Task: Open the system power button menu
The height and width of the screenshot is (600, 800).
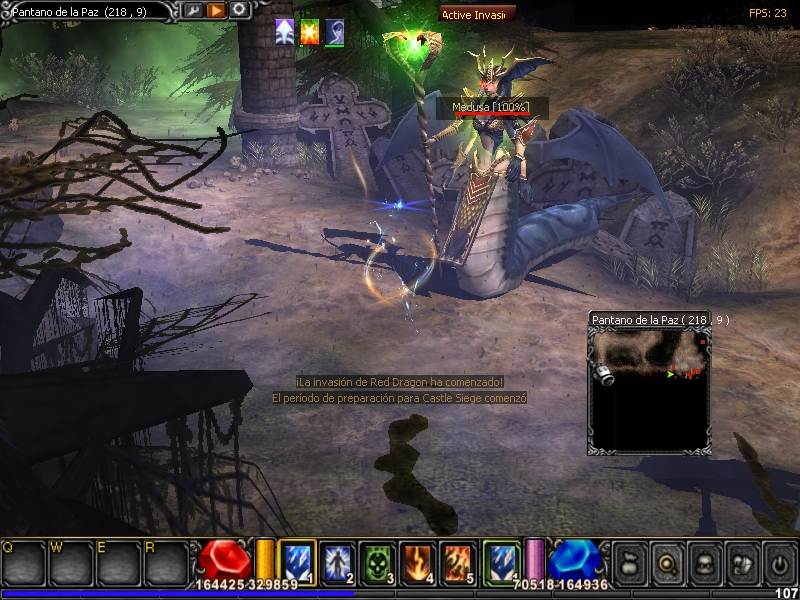Action: [x=776, y=561]
